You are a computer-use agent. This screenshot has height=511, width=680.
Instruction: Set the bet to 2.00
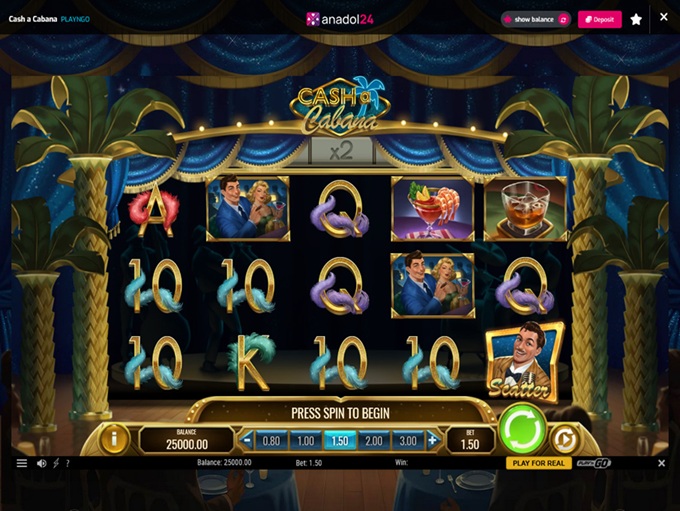[373, 440]
